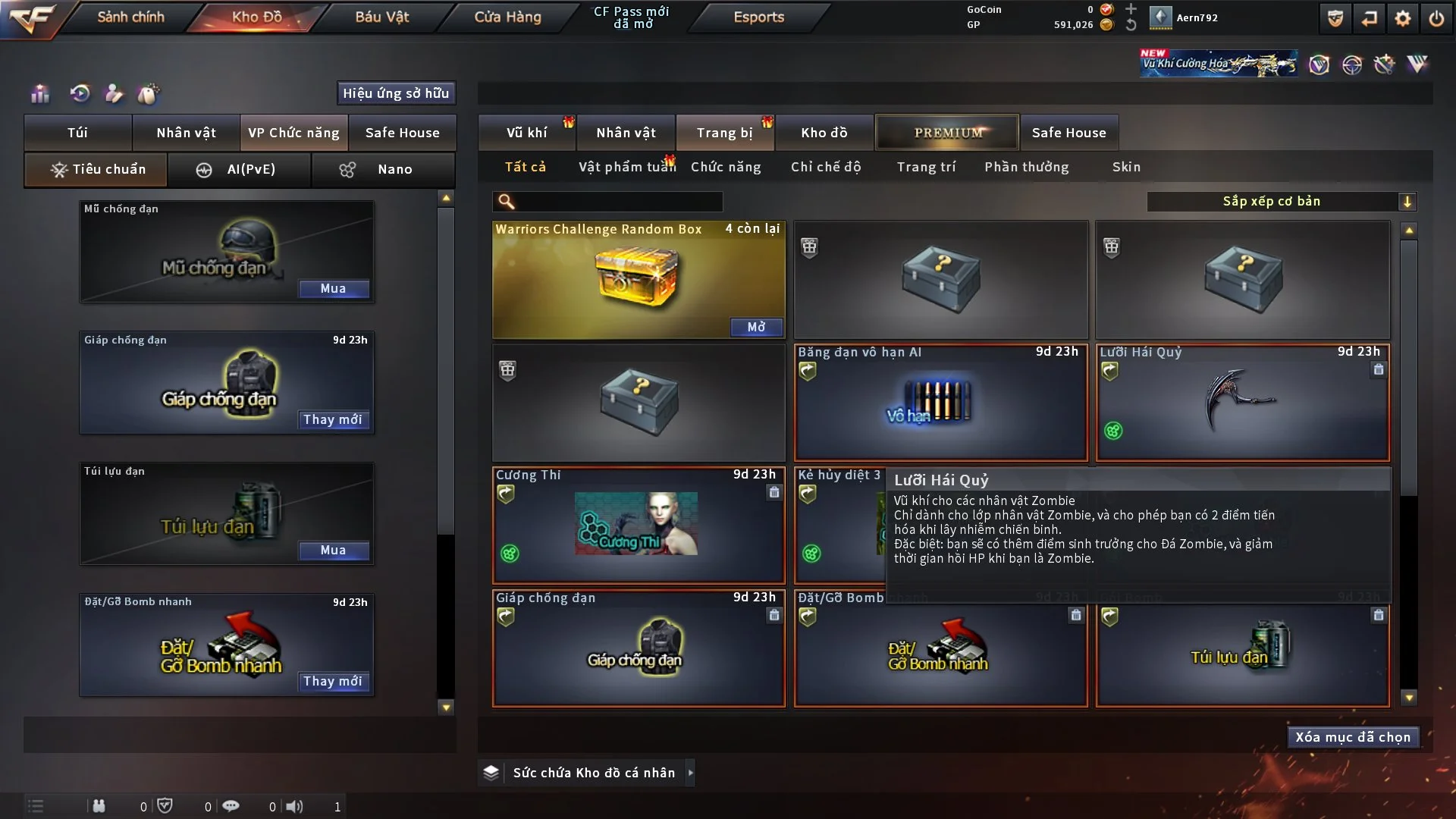Go to the Esports tab
The height and width of the screenshot is (819, 1456).
(758, 17)
